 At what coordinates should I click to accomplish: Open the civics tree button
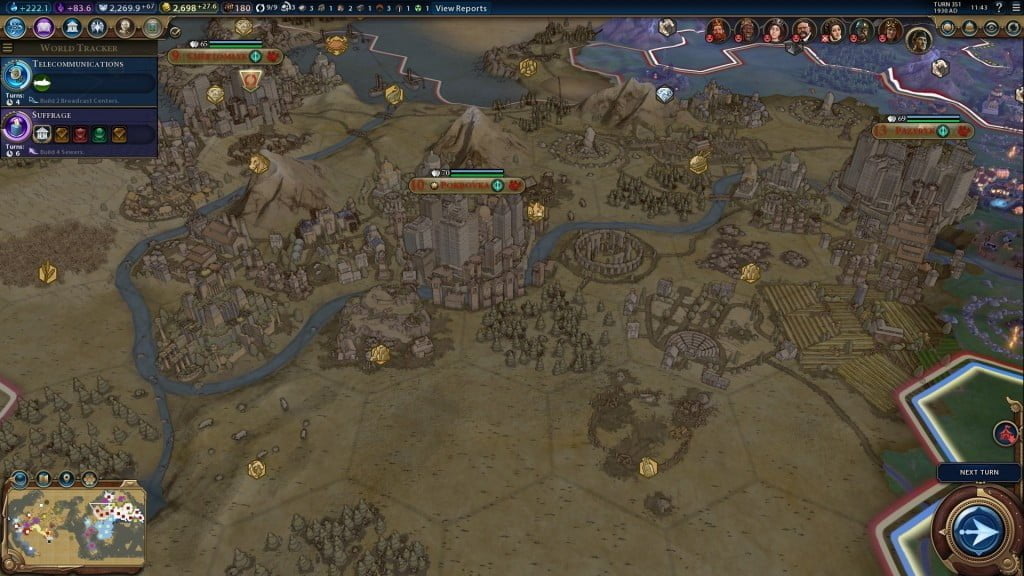tap(44, 27)
